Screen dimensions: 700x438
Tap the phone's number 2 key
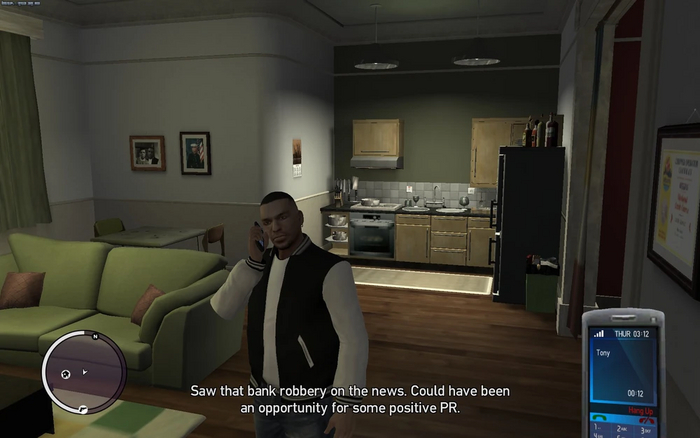tap(622, 430)
